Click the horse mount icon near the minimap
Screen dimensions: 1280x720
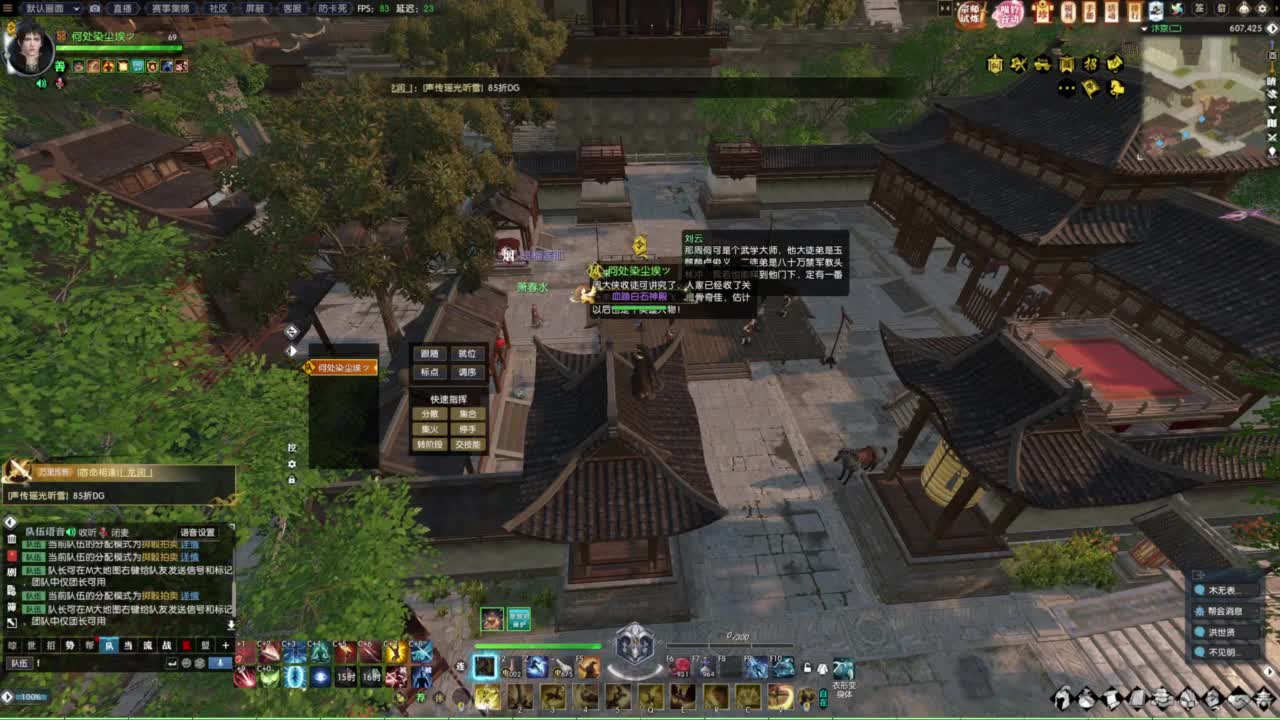point(1116,88)
